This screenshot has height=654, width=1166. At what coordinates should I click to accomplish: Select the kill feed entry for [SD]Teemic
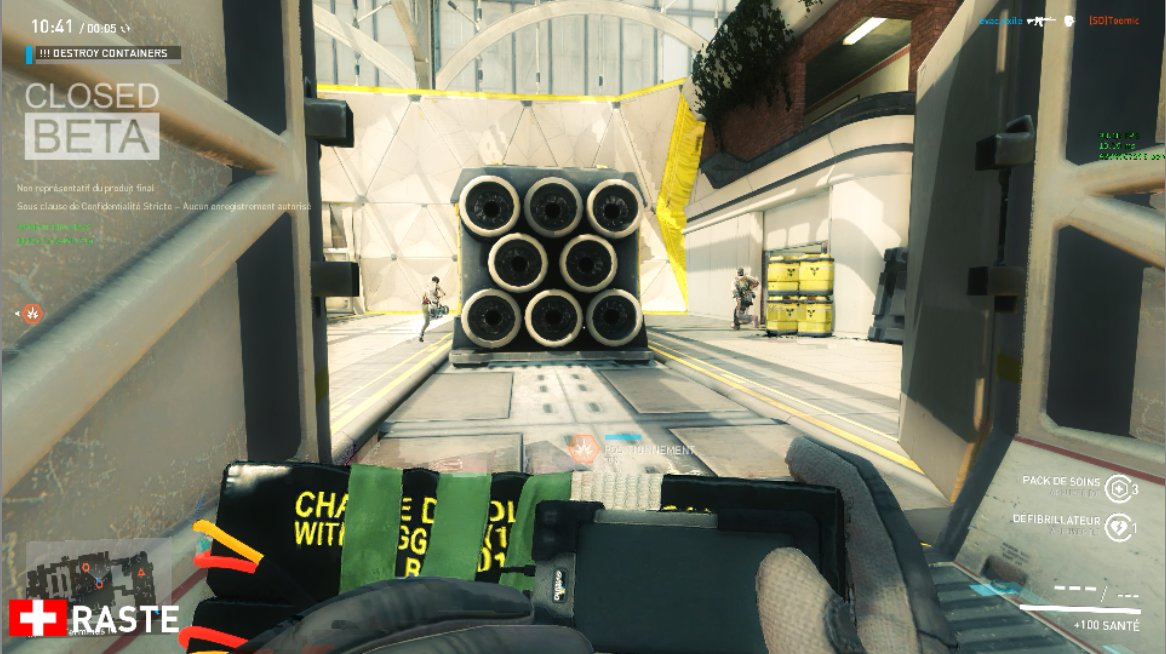pyautogui.click(x=1115, y=21)
